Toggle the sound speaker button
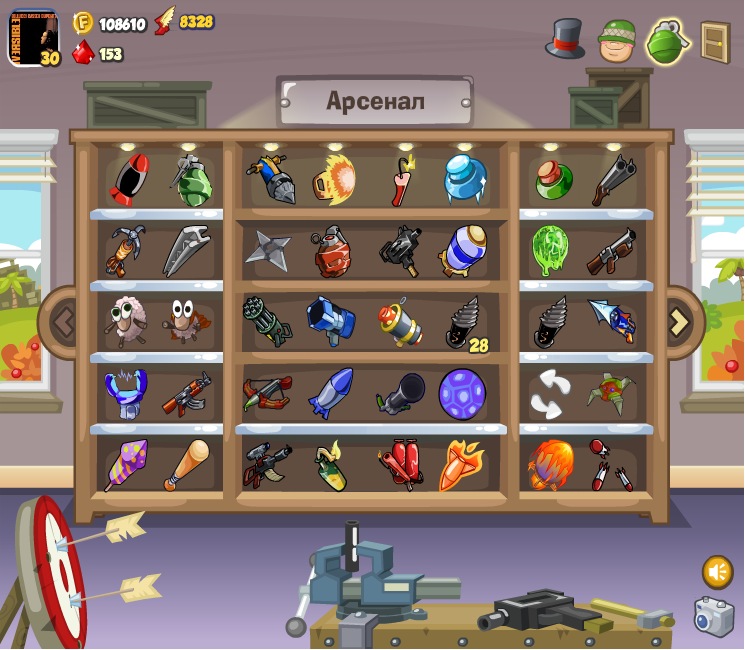The width and height of the screenshot is (745, 650). pos(717,571)
